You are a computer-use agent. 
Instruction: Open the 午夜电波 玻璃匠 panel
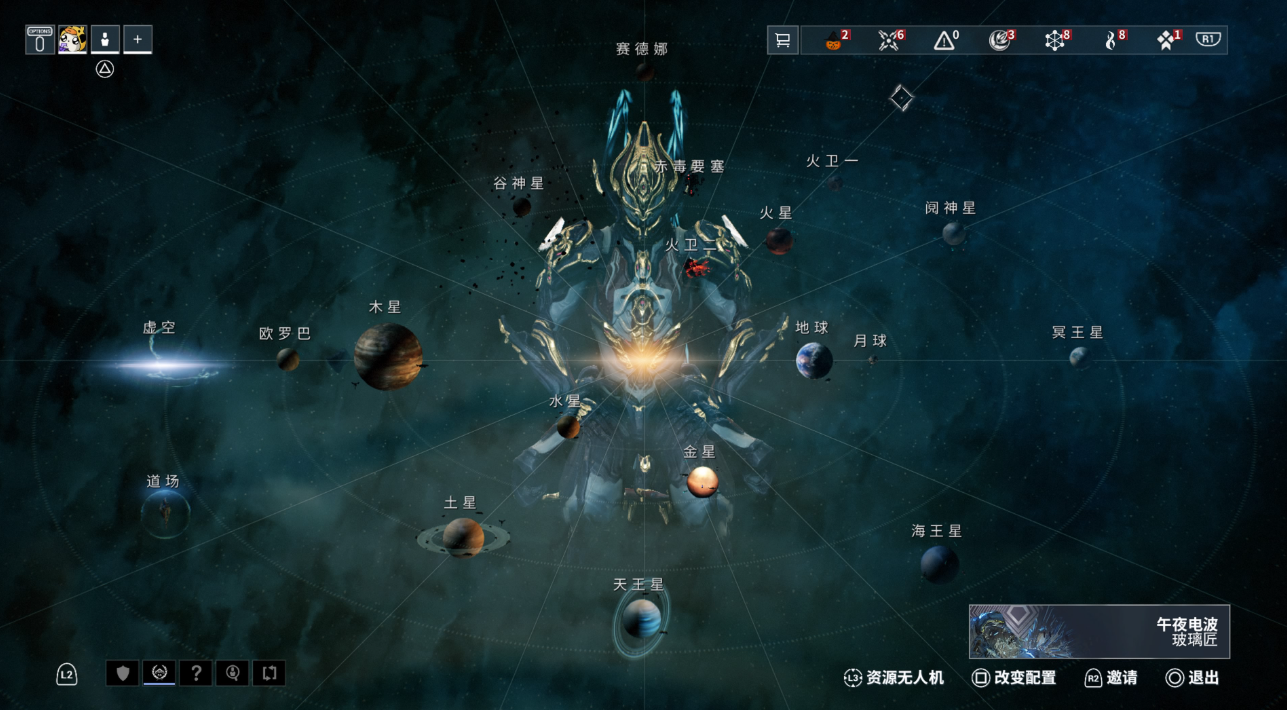pos(1099,631)
